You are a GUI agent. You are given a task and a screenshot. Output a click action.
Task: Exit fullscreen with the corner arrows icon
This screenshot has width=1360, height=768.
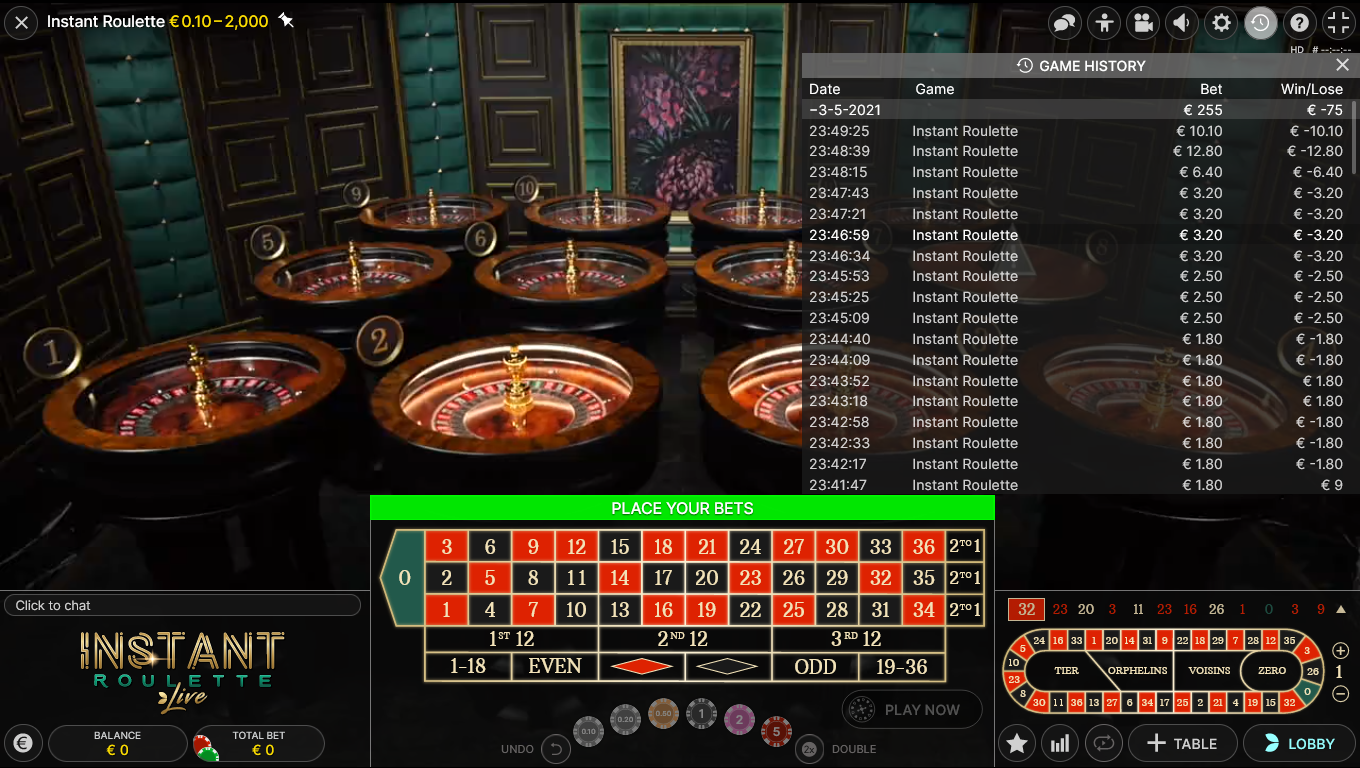1338,23
